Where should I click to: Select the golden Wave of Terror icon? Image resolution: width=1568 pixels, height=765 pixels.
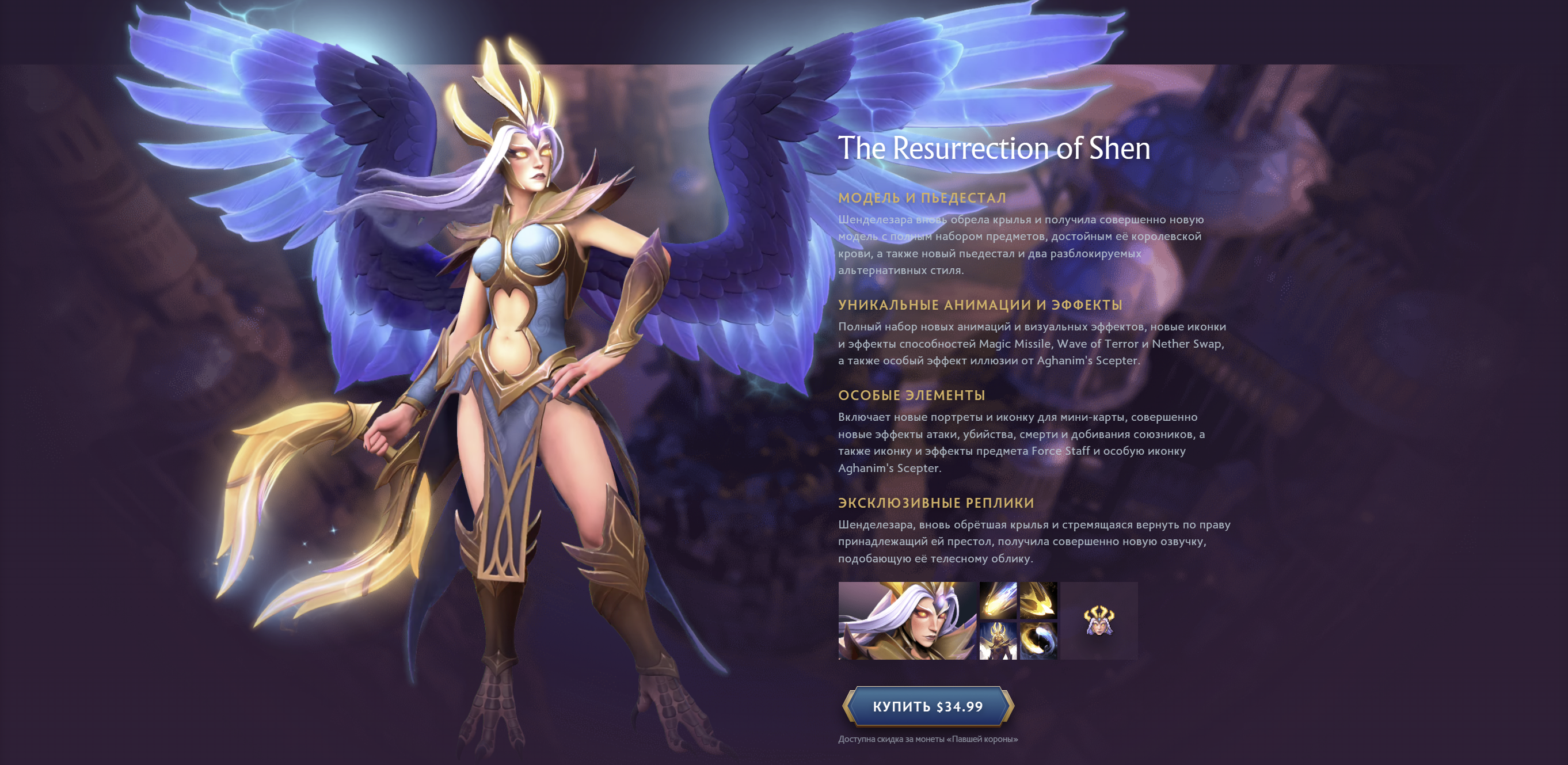(x=1038, y=600)
